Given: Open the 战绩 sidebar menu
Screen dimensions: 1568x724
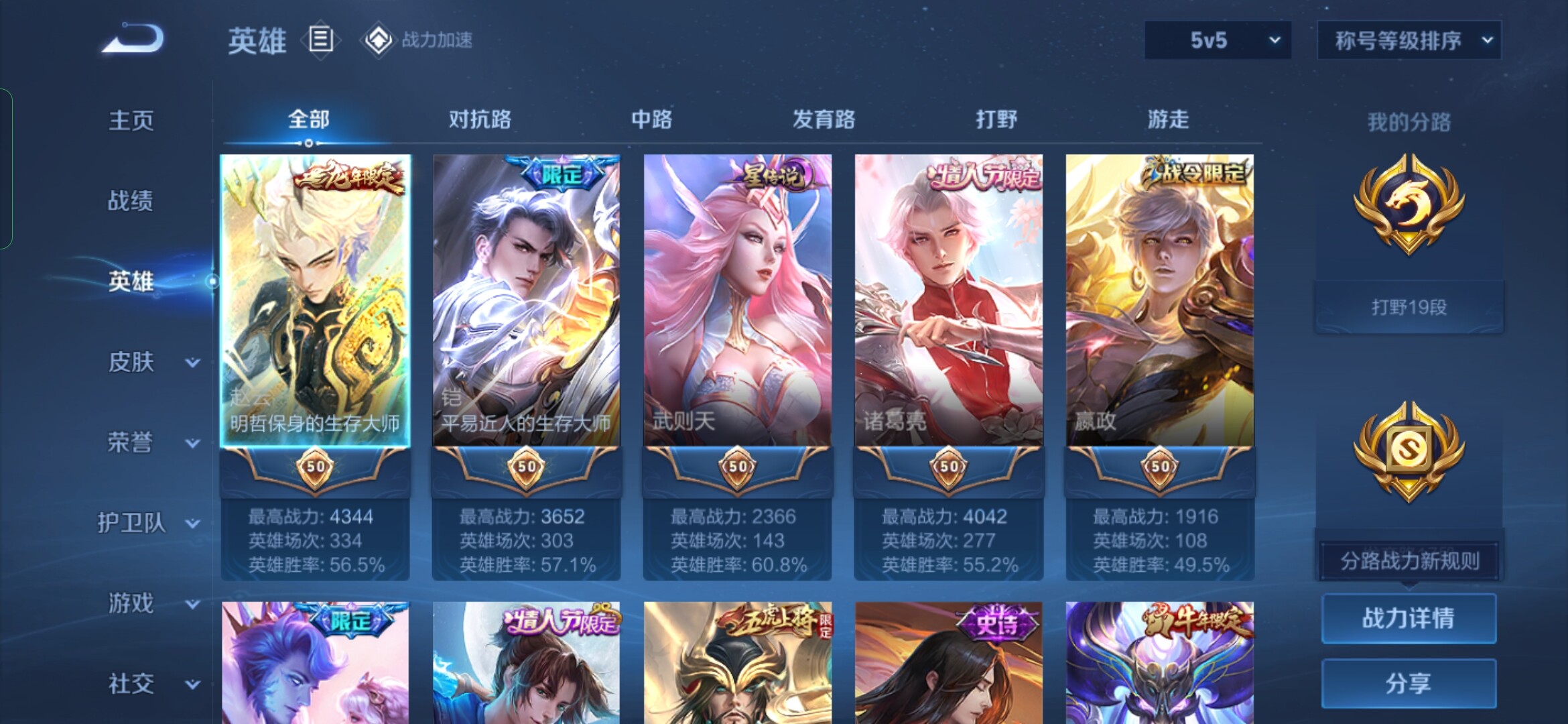Looking at the screenshot, I should coord(131,200).
